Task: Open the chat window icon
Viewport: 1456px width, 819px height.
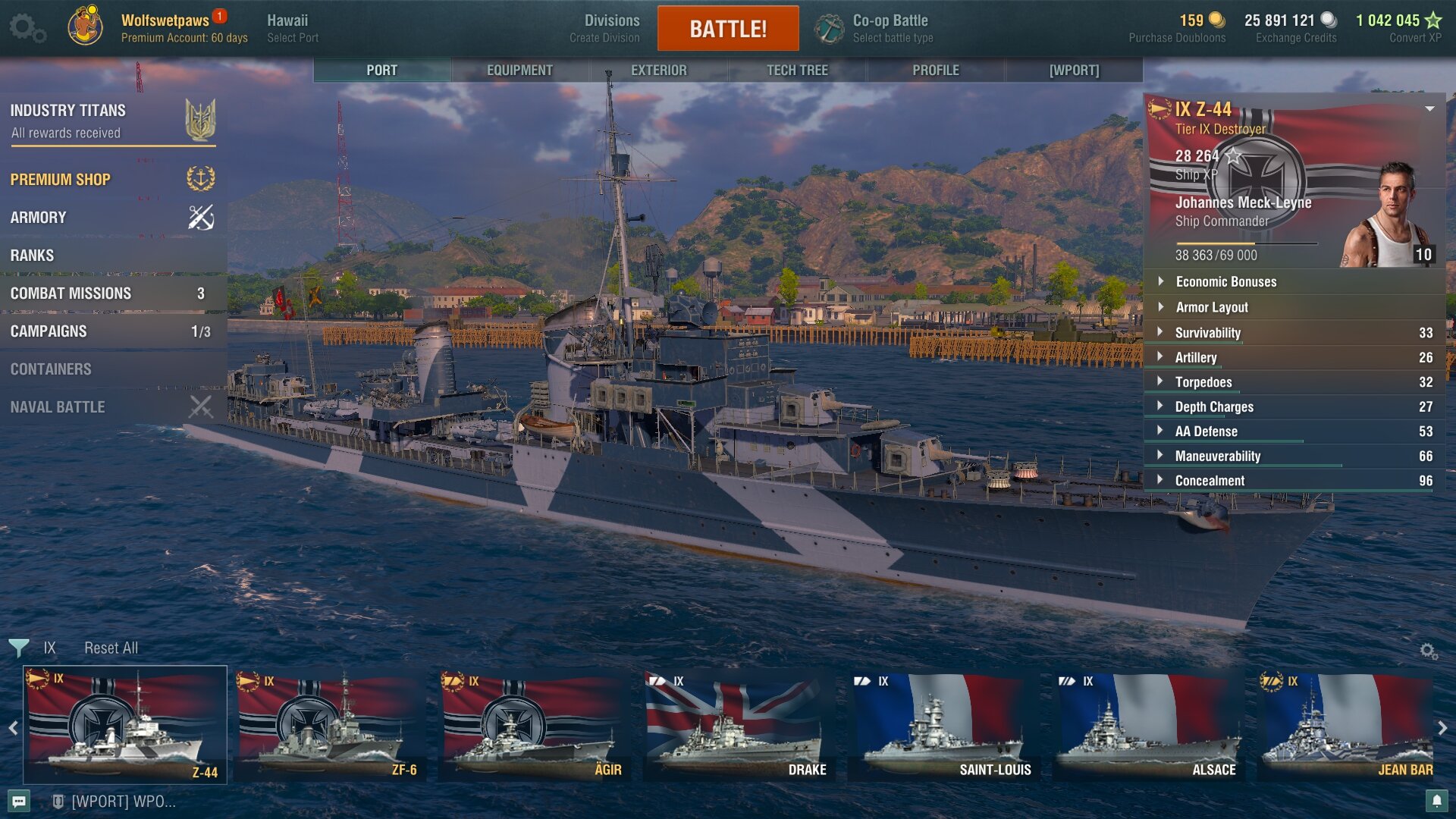Action: tap(20, 801)
